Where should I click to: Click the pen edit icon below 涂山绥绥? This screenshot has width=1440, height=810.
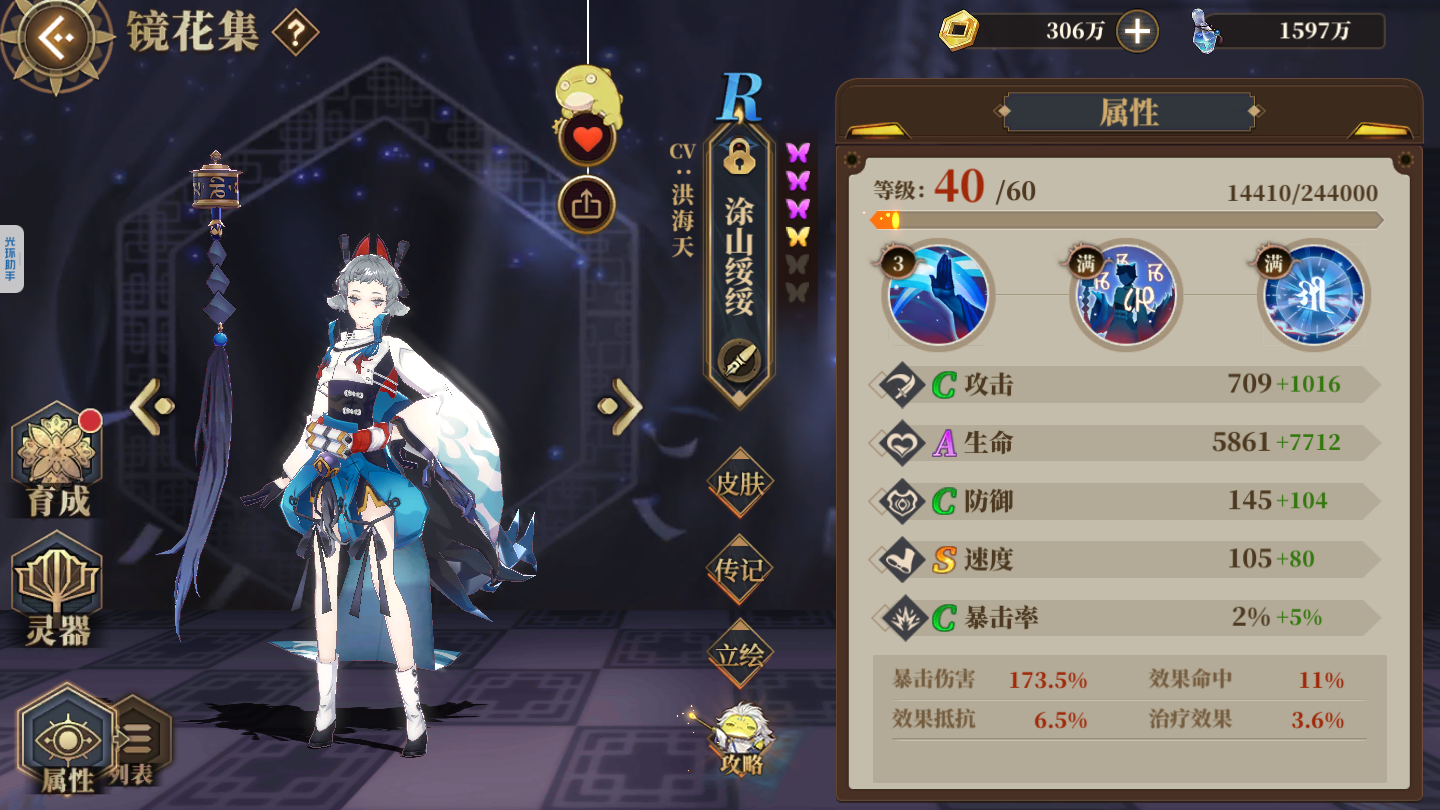(x=740, y=355)
